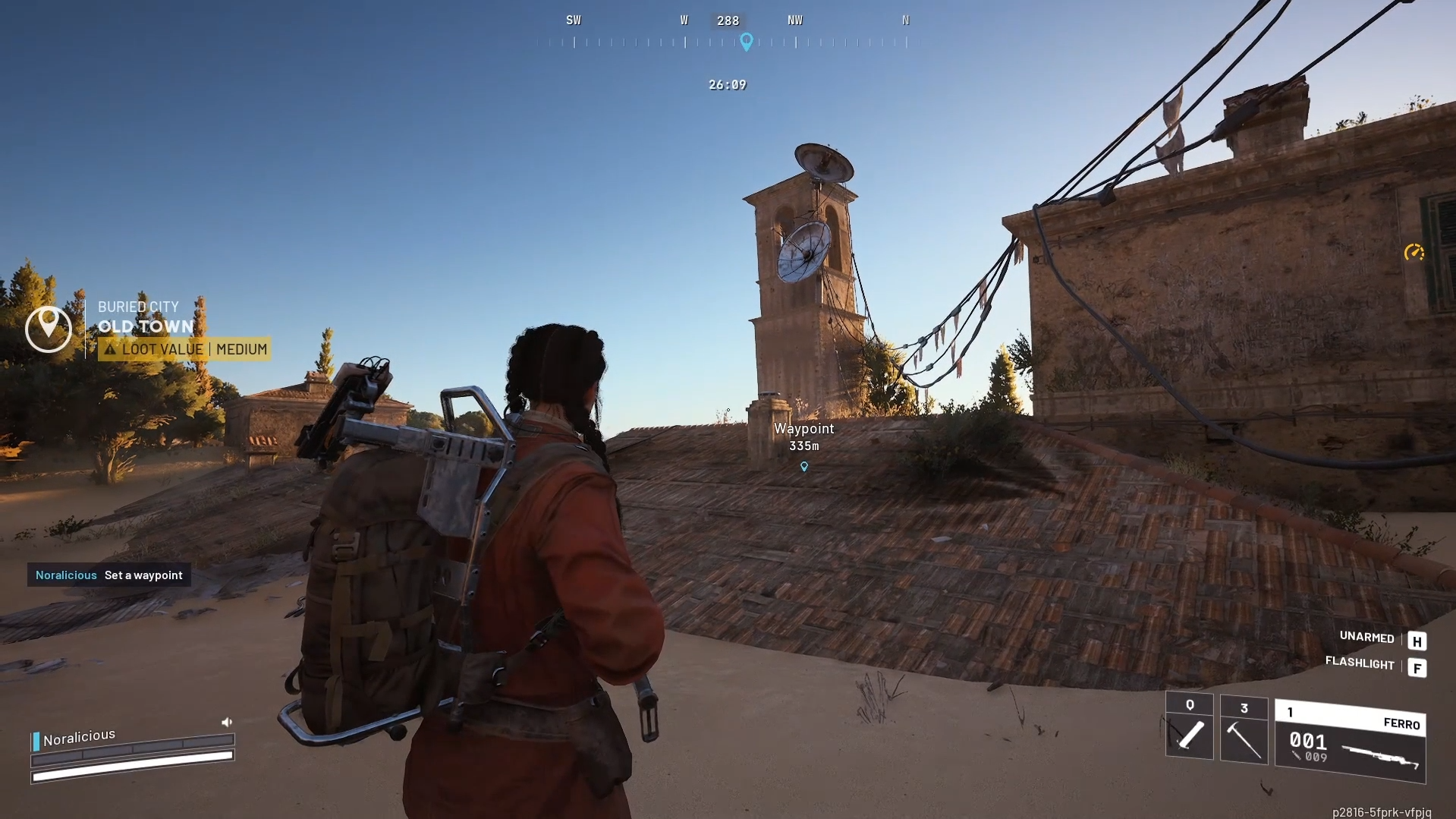Select the hammer tool in hotbar slot 0
This screenshot has width=1456, height=819.
tap(1189, 735)
